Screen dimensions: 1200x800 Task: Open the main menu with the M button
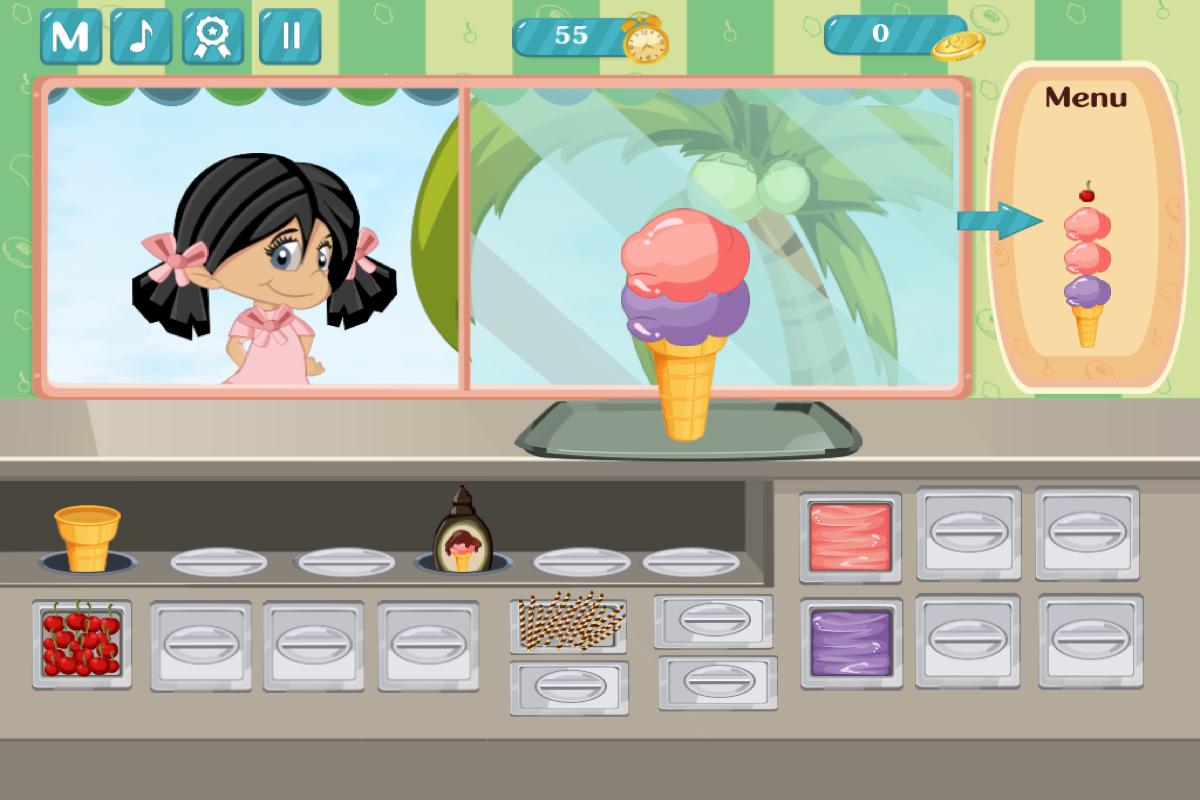pos(71,37)
